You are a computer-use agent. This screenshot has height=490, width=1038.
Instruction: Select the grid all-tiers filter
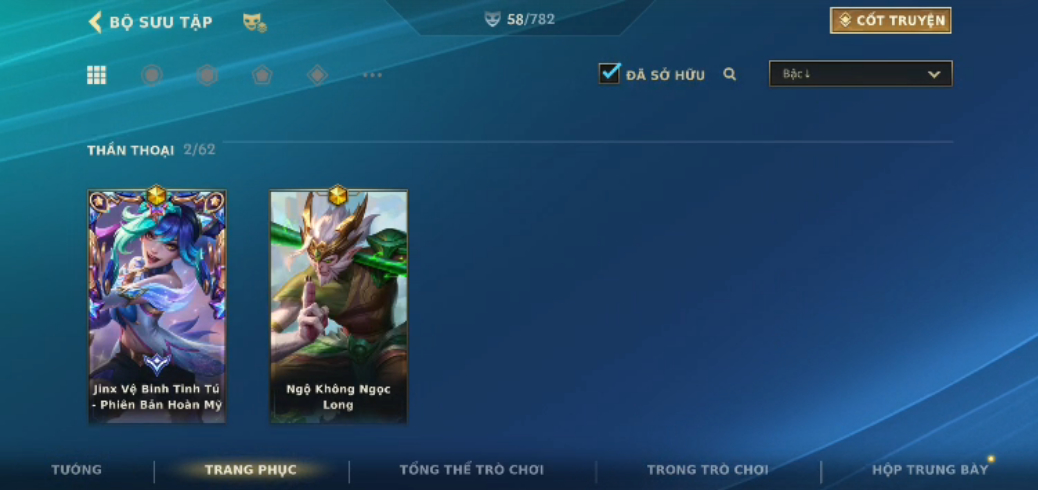(97, 75)
